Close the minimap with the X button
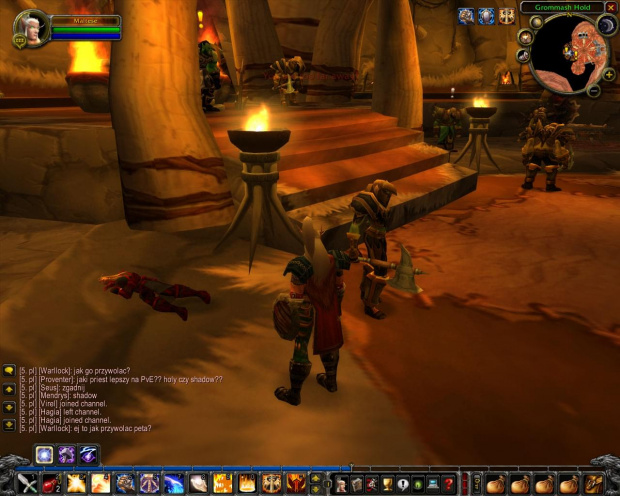 (611, 7)
